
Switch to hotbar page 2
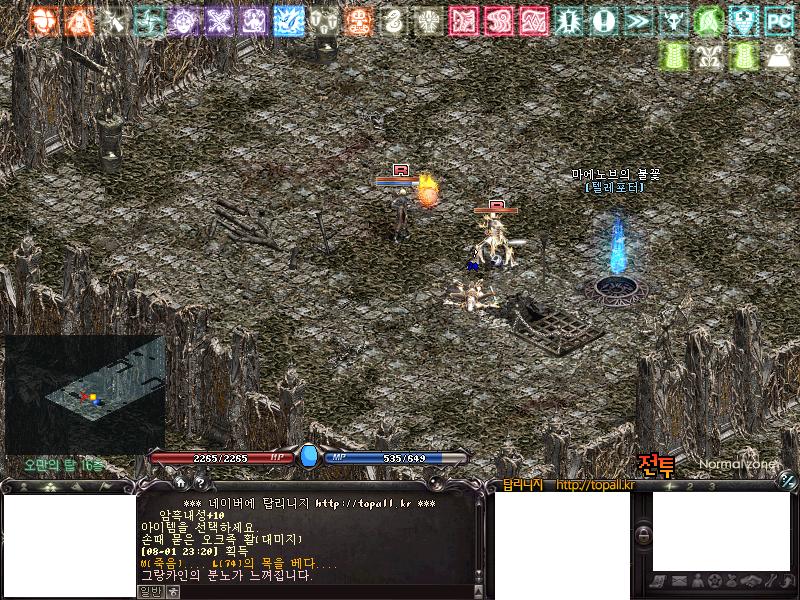click(691, 486)
